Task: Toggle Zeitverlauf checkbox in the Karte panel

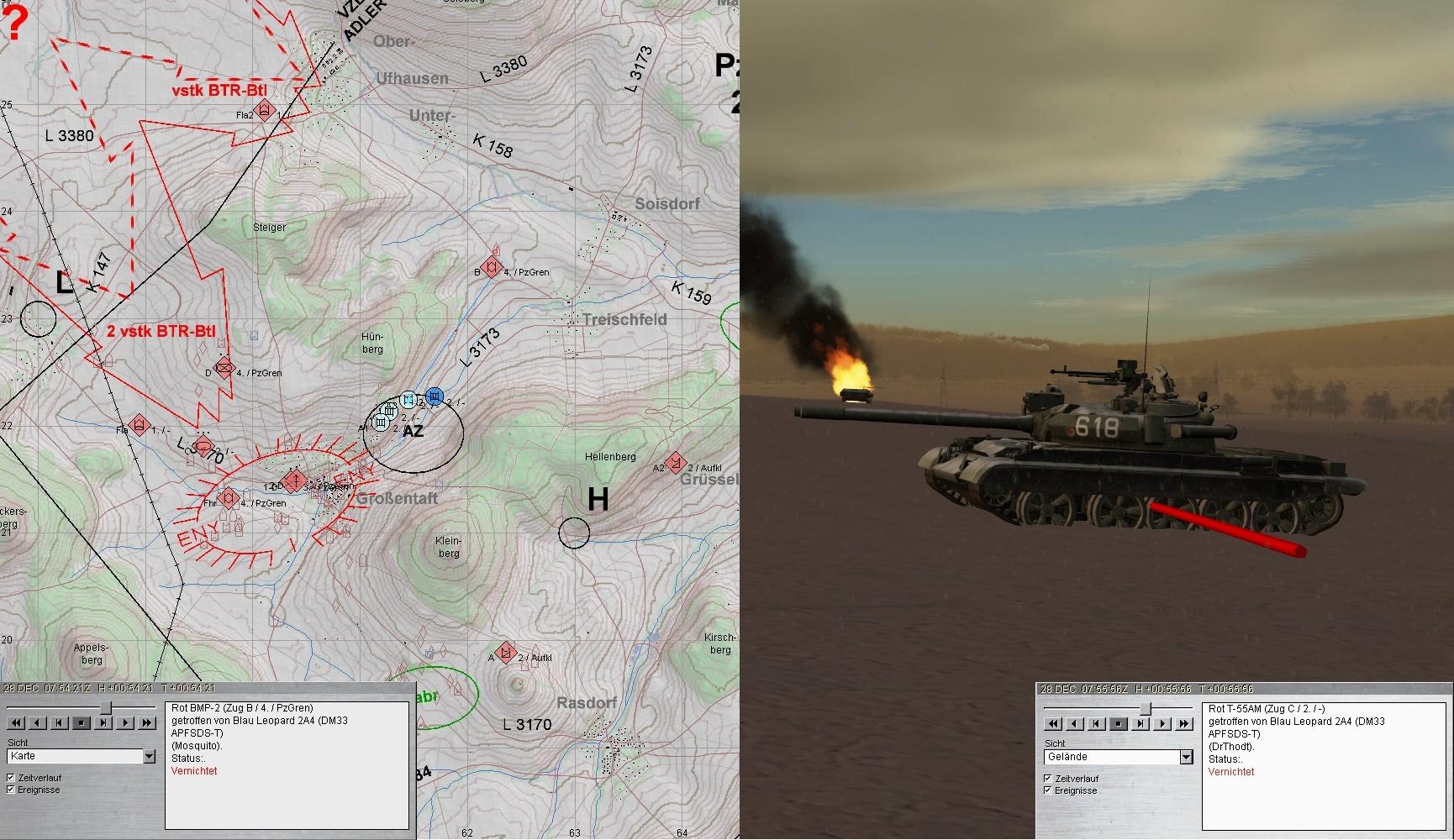Action: point(11,778)
